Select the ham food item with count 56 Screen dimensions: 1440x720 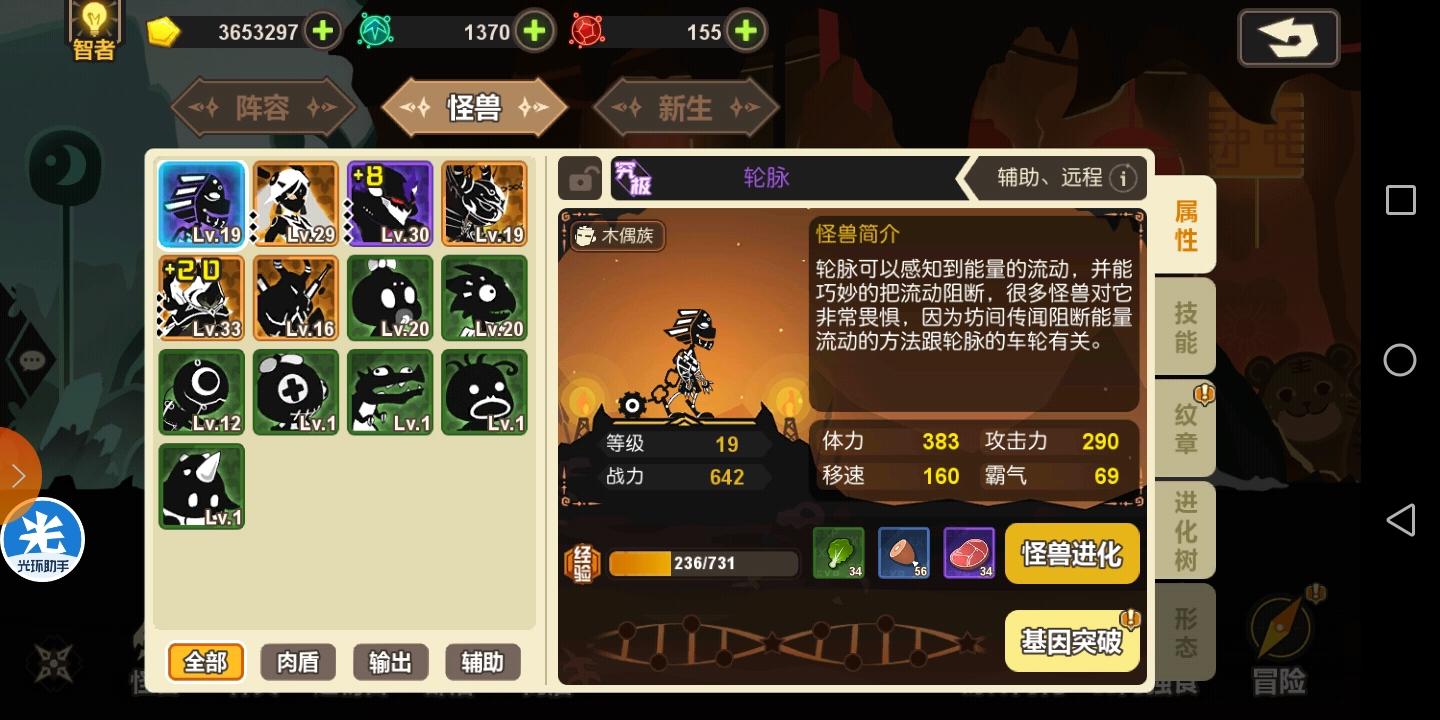[904, 553]
